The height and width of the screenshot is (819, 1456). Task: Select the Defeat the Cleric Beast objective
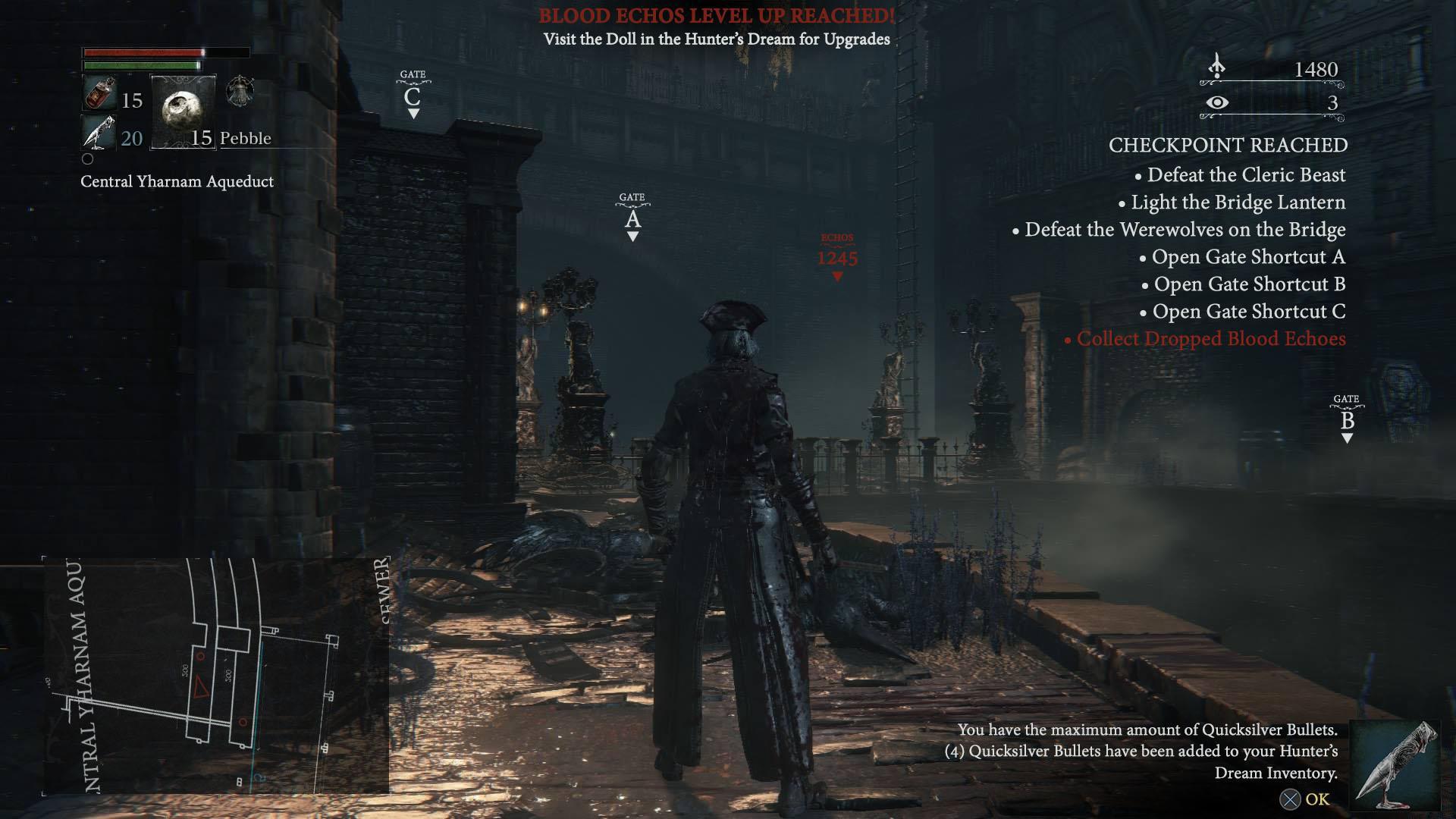(1245, 175)
